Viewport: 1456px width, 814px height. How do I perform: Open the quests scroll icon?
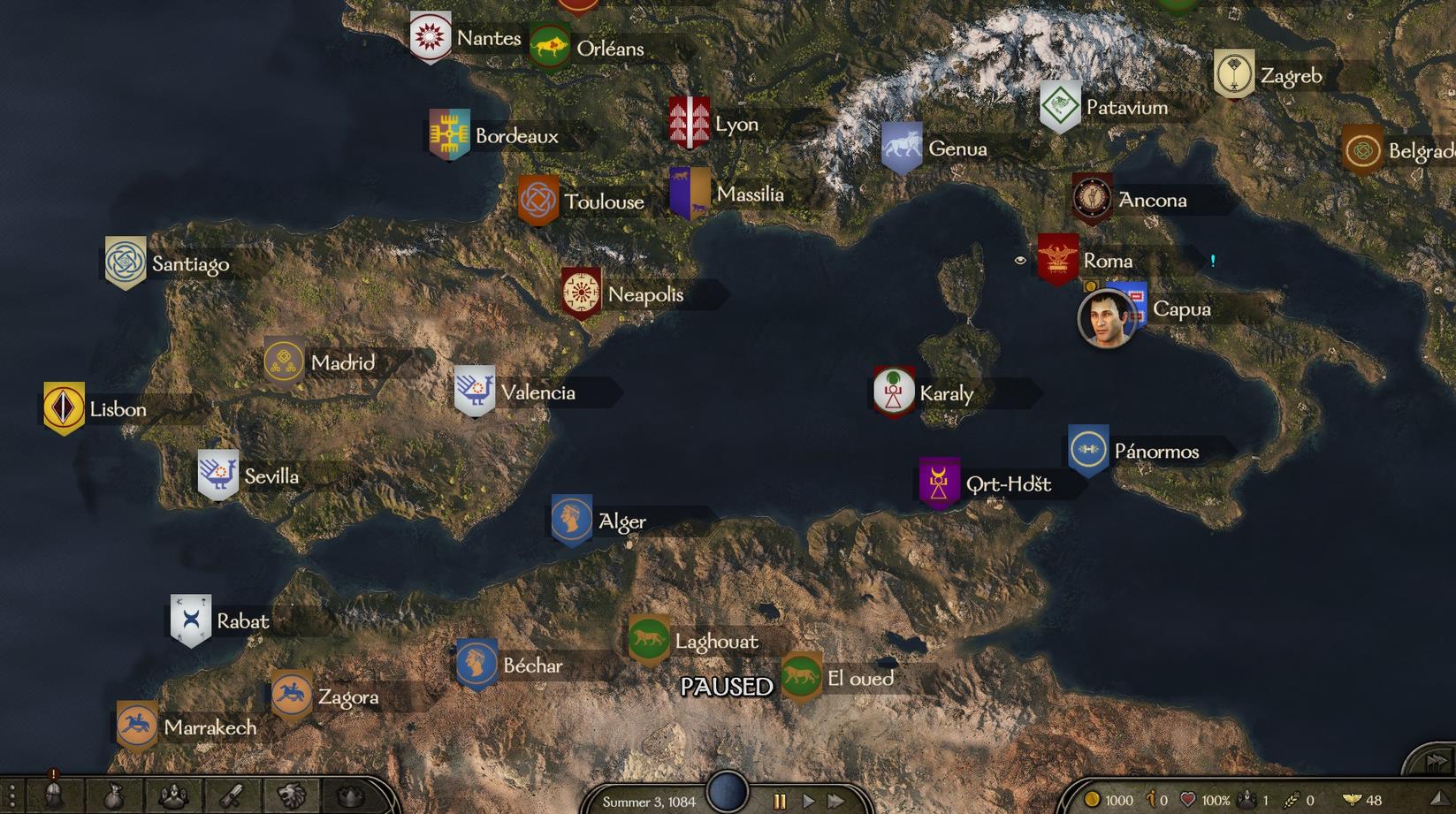point(233,796)
